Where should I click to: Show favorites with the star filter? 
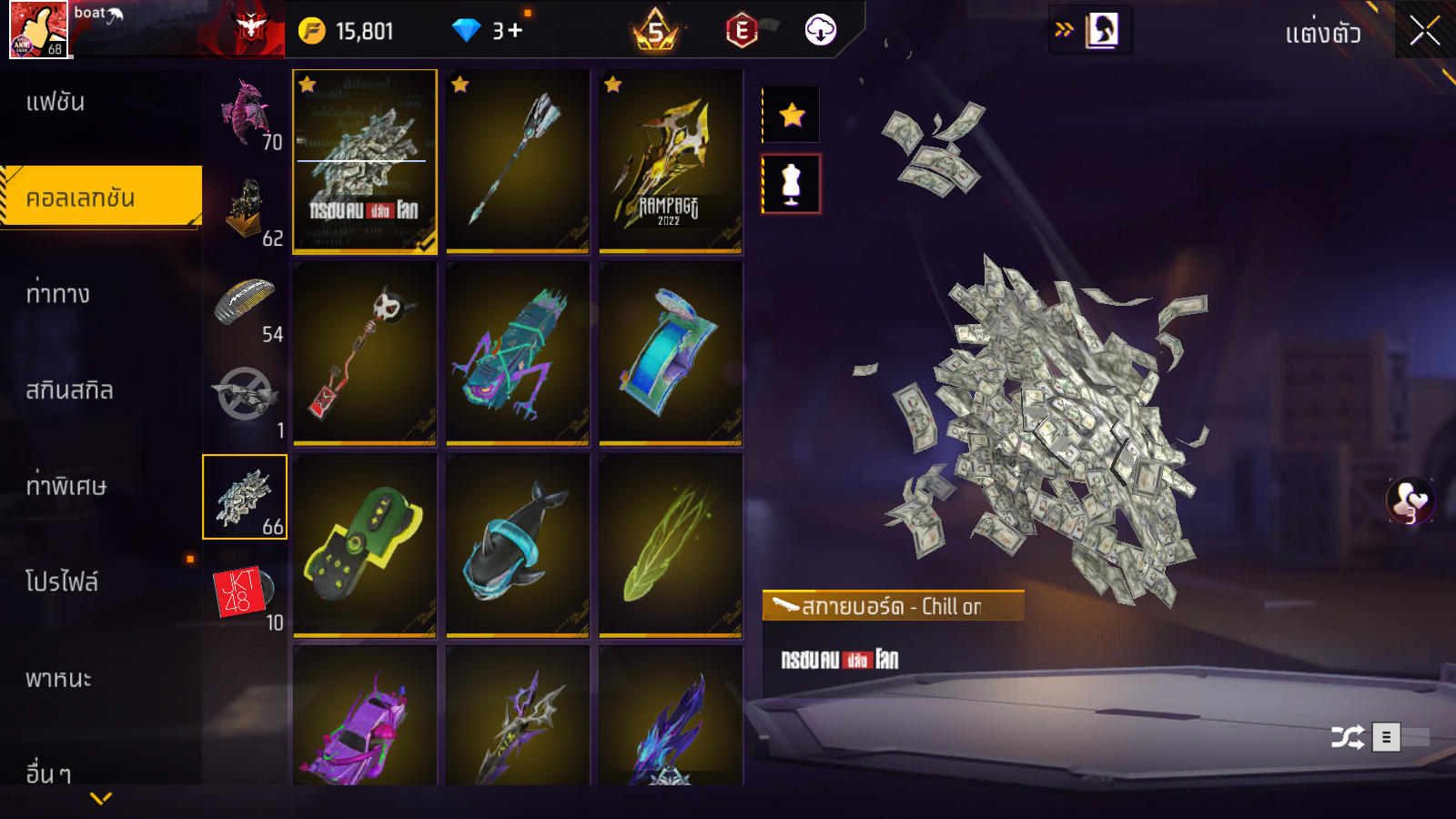click(x=792, y=115)
